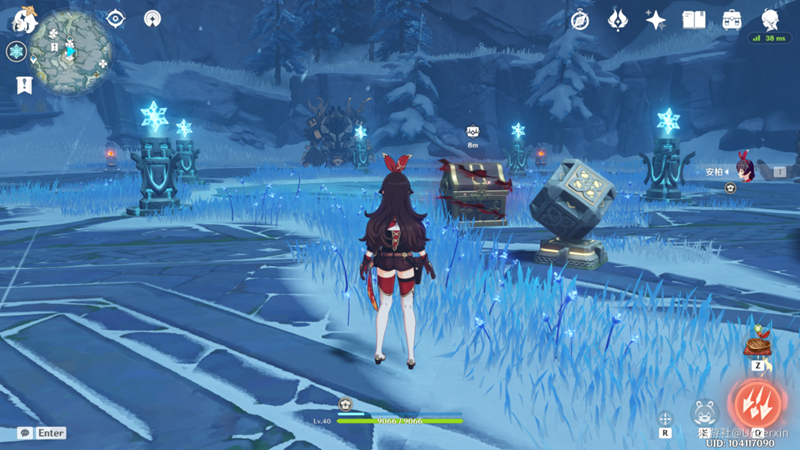The width and height of the screenshot is (800, 450).
Task: Open the backpack inventory
Action: coord(732,20)
